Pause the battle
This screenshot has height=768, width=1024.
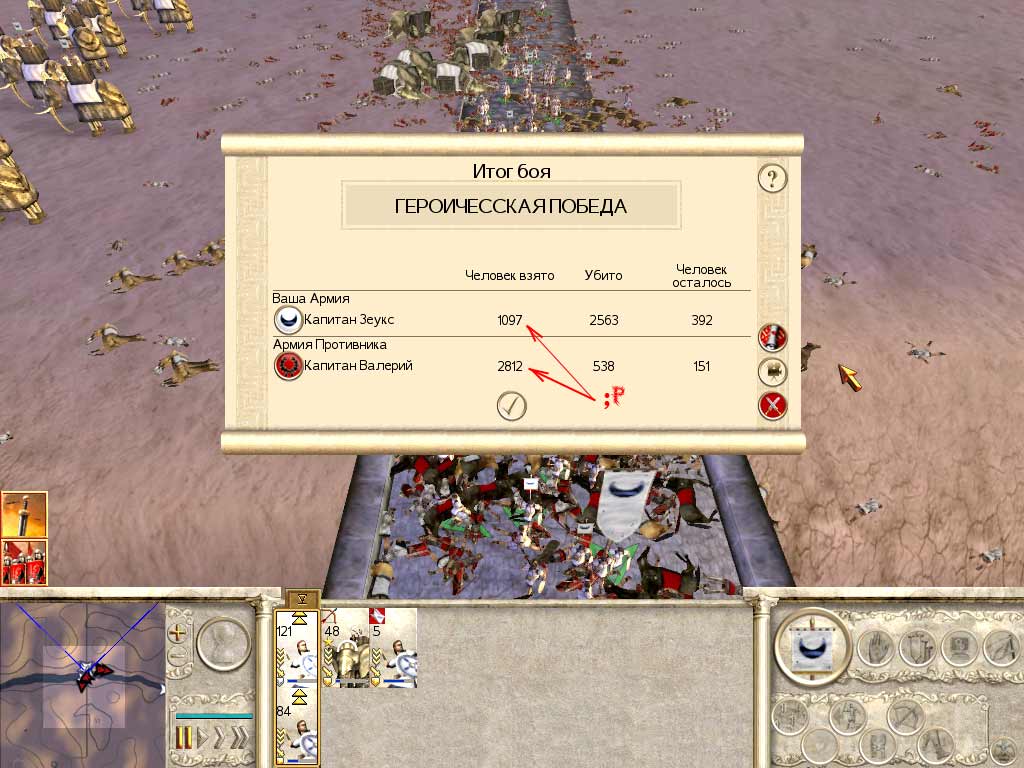pyautogui.click(x=184, y=739)
